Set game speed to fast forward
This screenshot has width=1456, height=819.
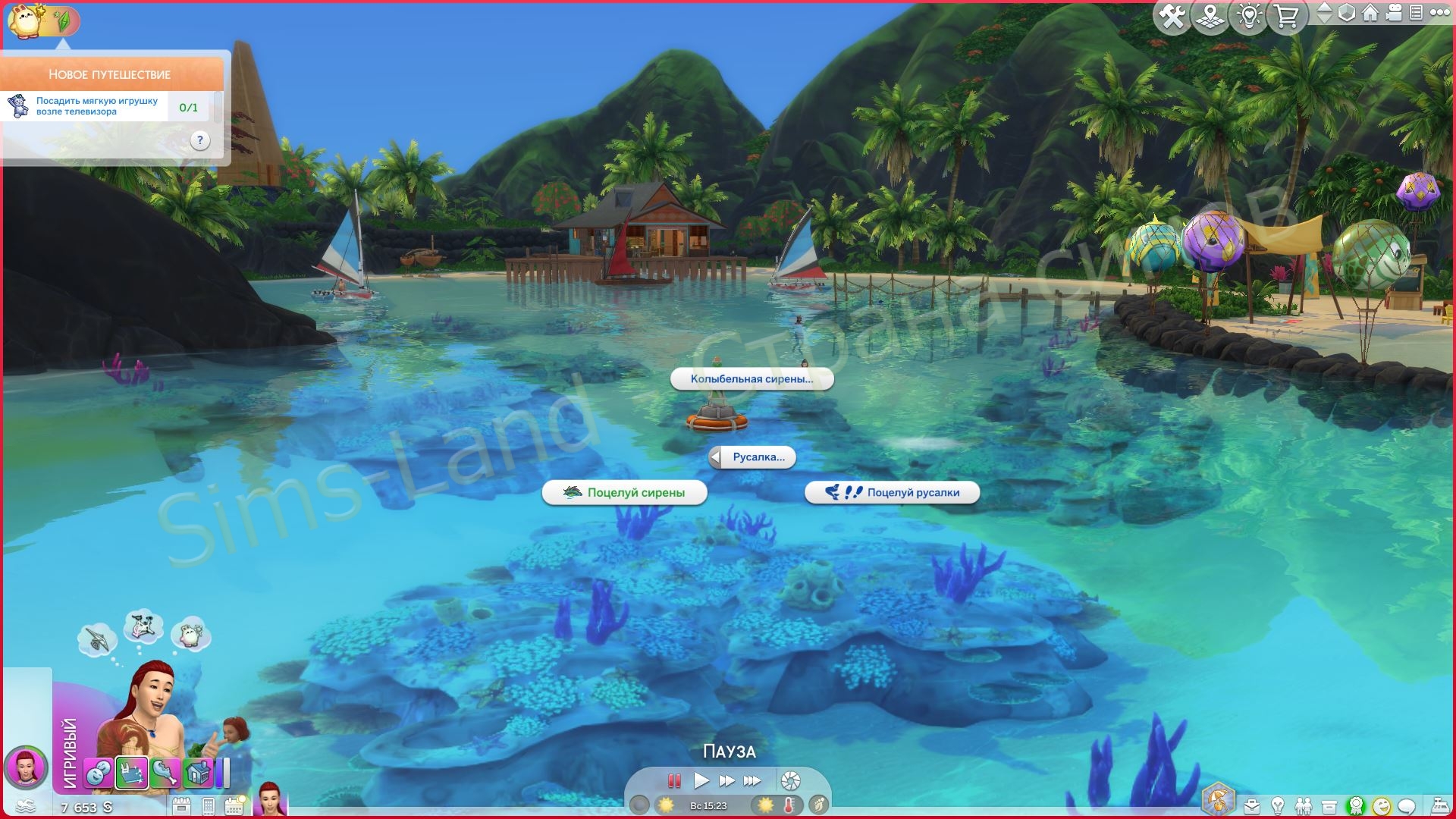coord(726,780)
